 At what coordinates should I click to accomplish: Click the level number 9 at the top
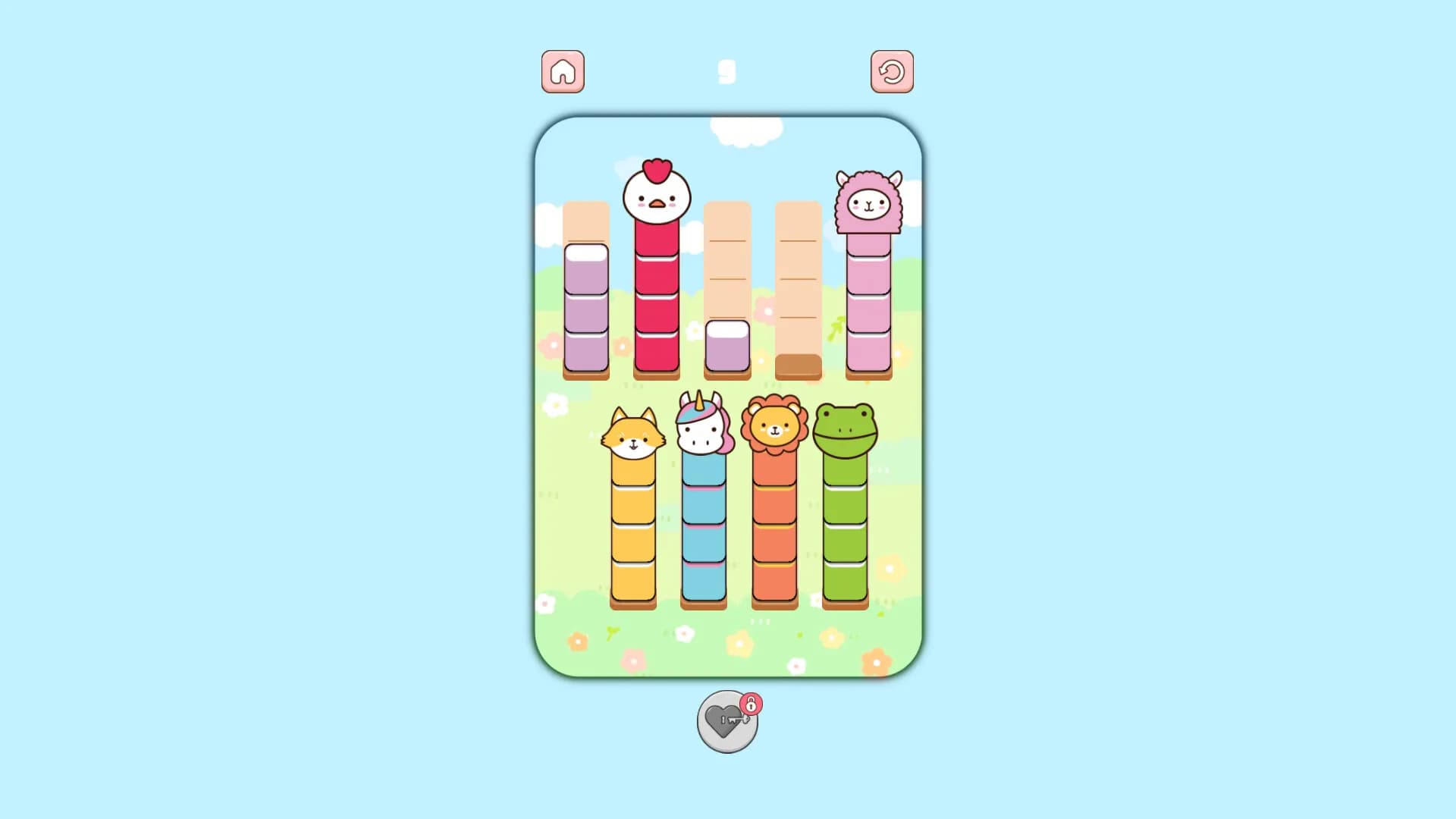[727, 70]
